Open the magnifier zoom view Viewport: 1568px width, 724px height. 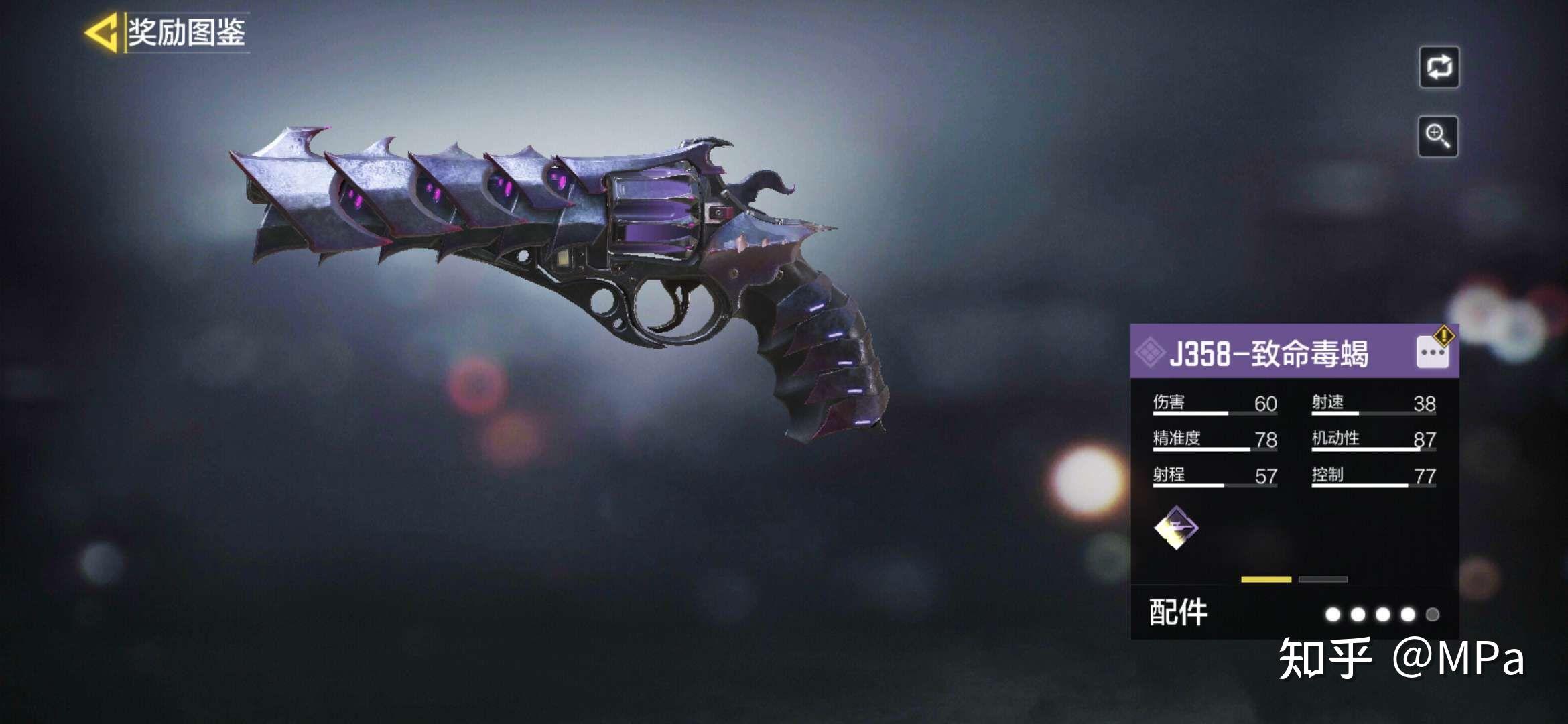(1438, 136)
